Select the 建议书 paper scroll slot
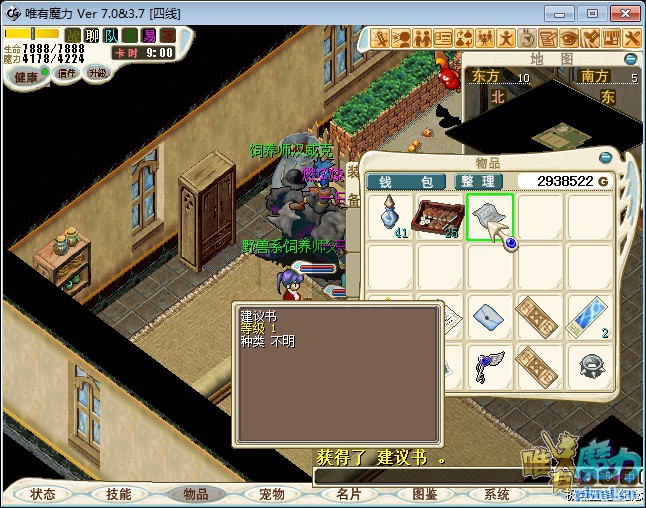The height and width of the screenshot is (508, 646). coord(489,216)
